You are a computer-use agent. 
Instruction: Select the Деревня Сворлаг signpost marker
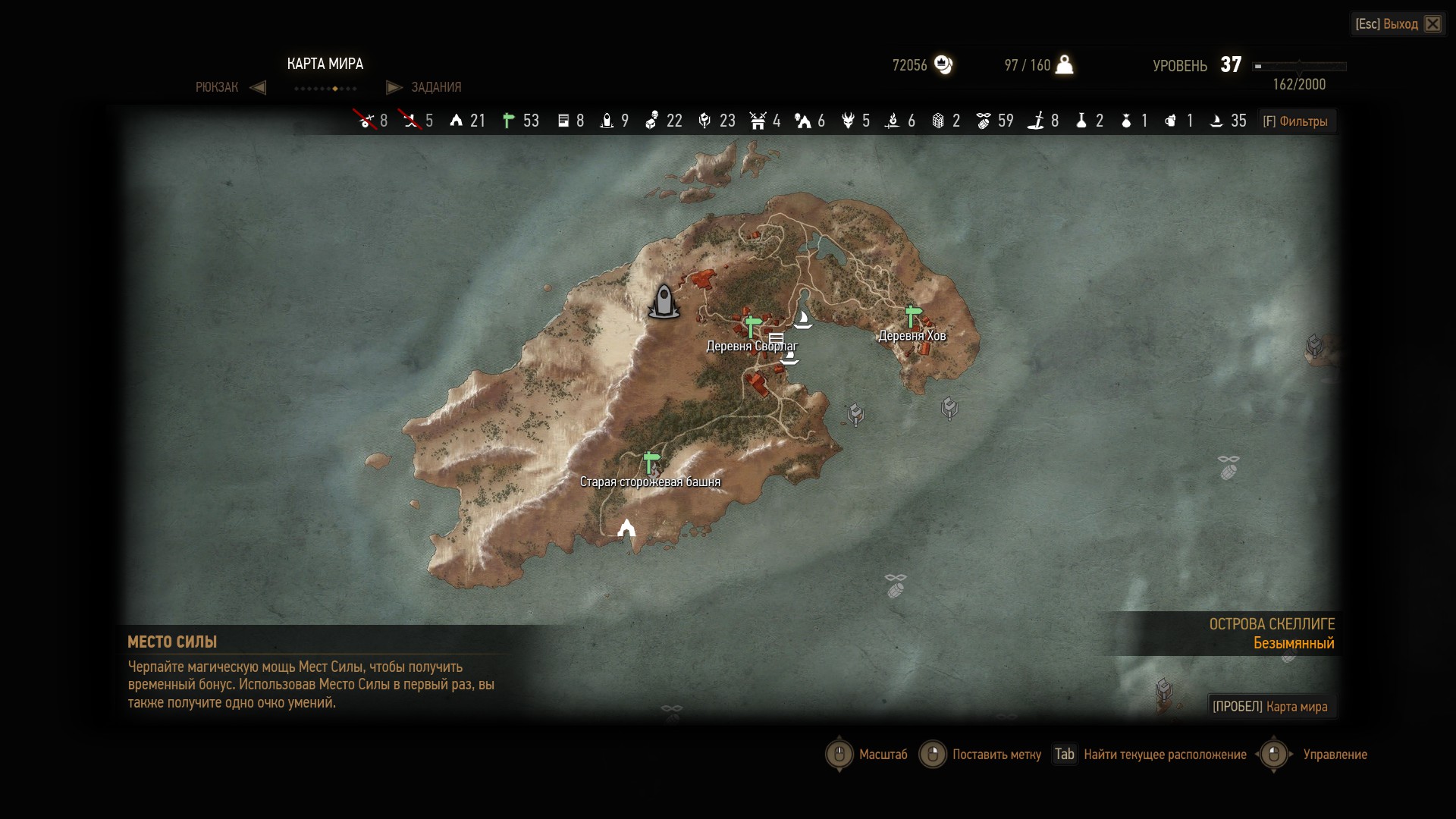pos(752,327)
